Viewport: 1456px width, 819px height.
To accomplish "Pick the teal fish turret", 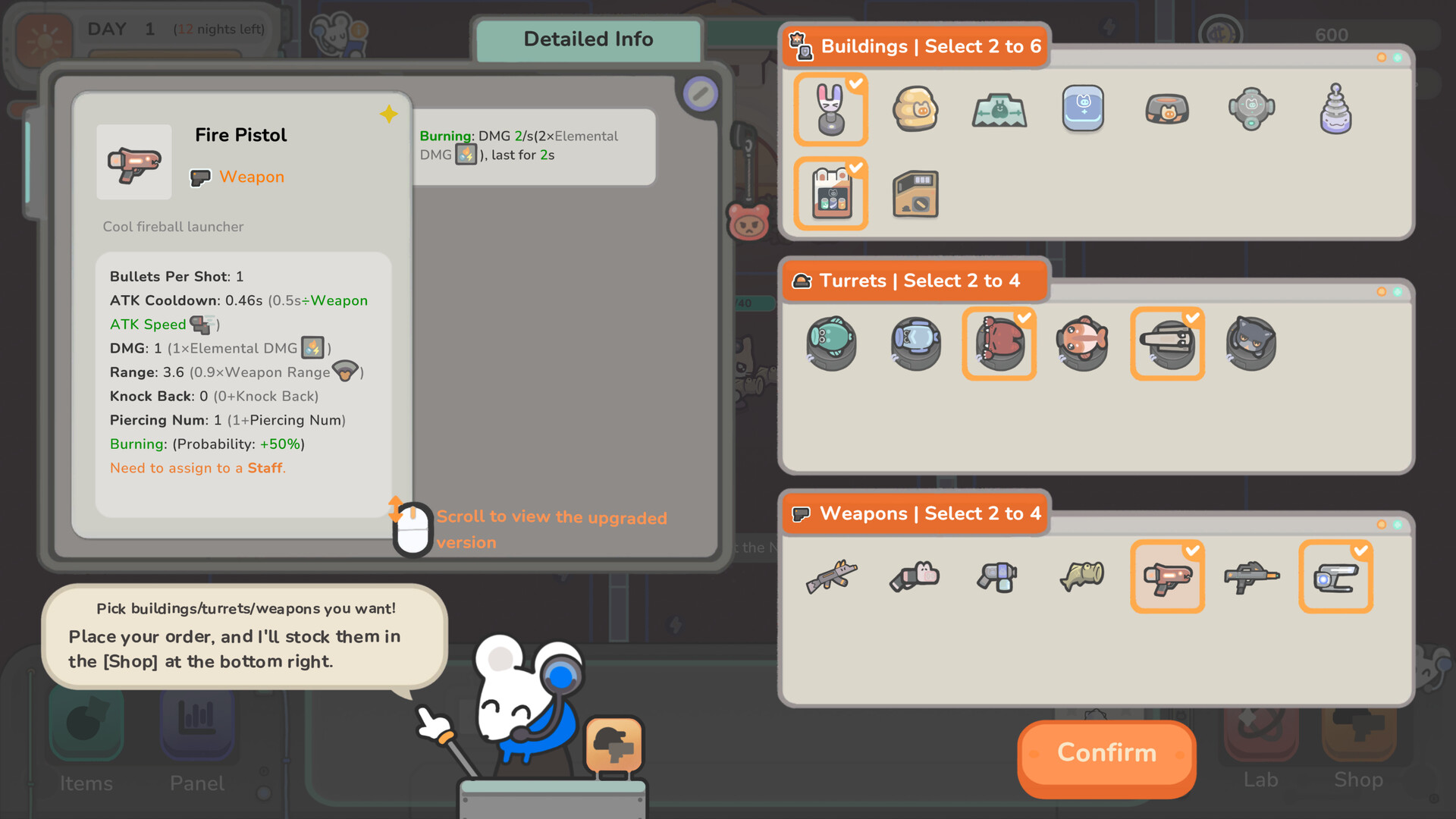I will [x=831, y=344].
